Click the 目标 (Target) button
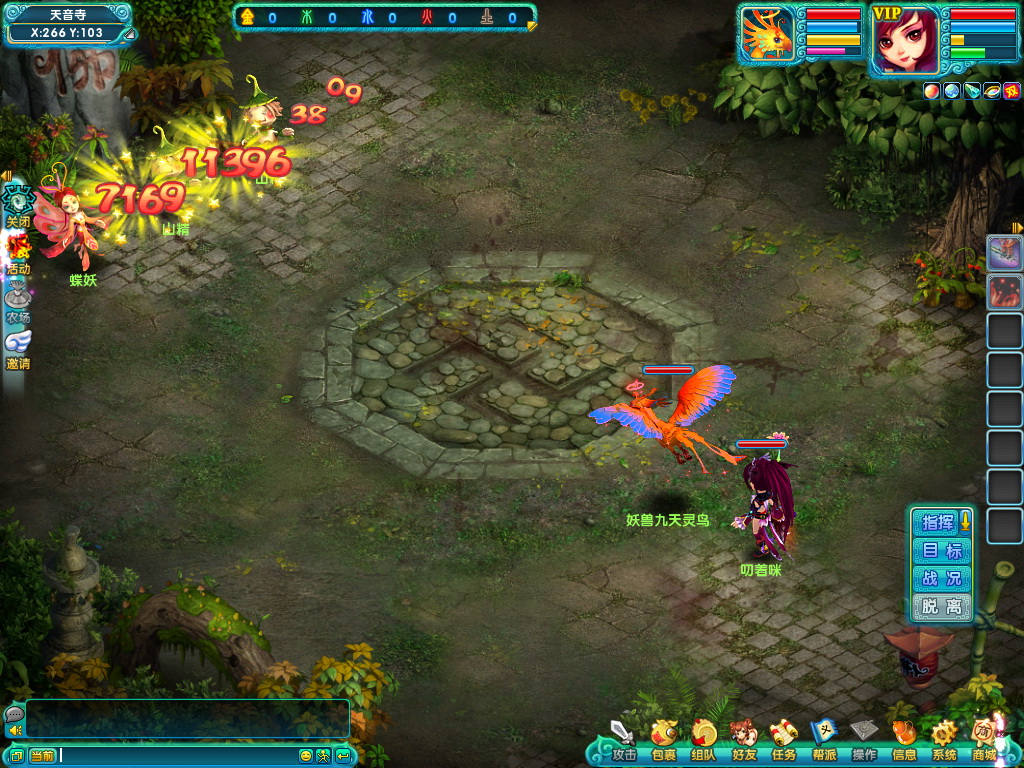1024x768 pixels. coord(942,550)
